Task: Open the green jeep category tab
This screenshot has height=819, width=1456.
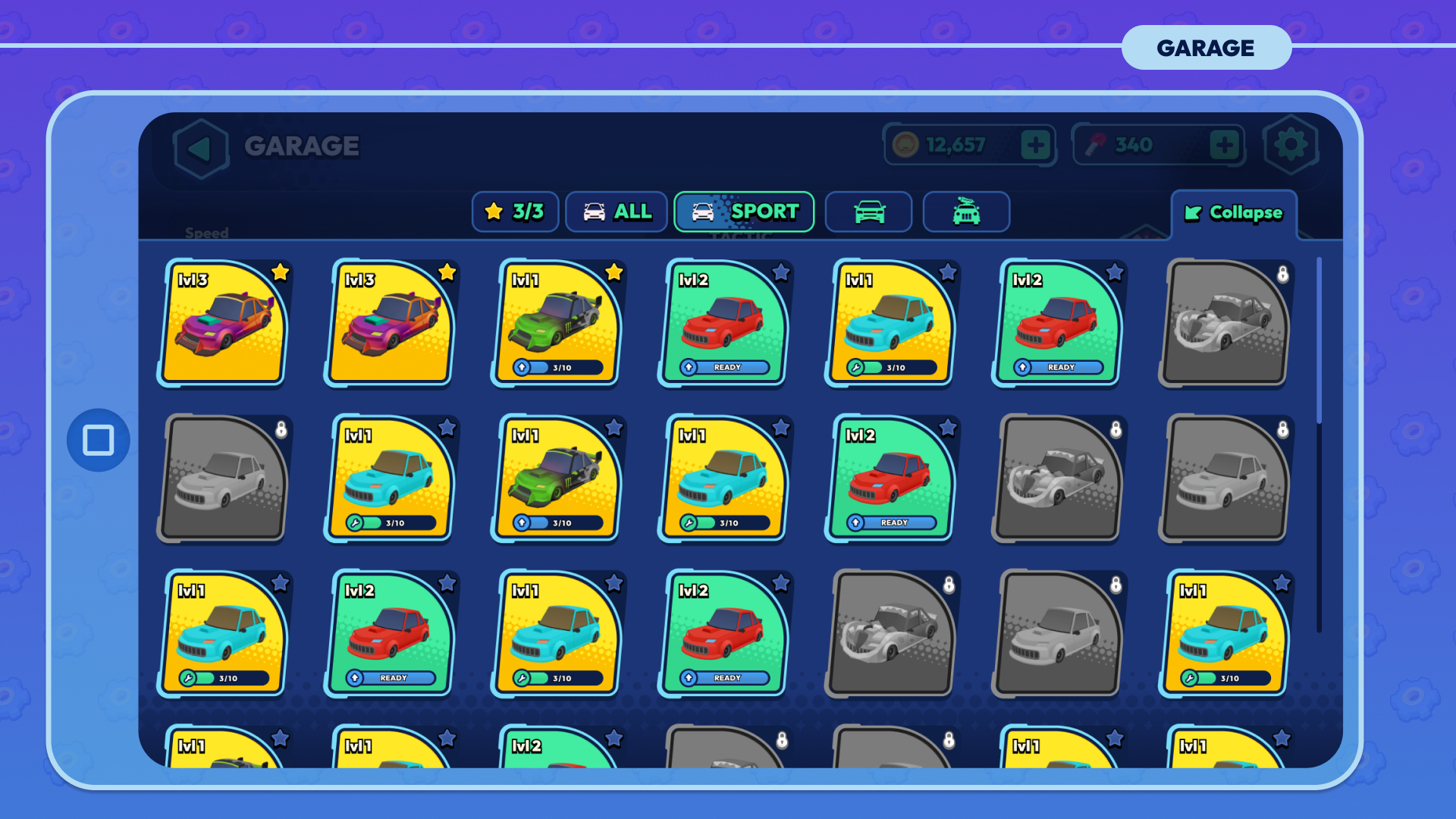Action: (x=966, y=212)
